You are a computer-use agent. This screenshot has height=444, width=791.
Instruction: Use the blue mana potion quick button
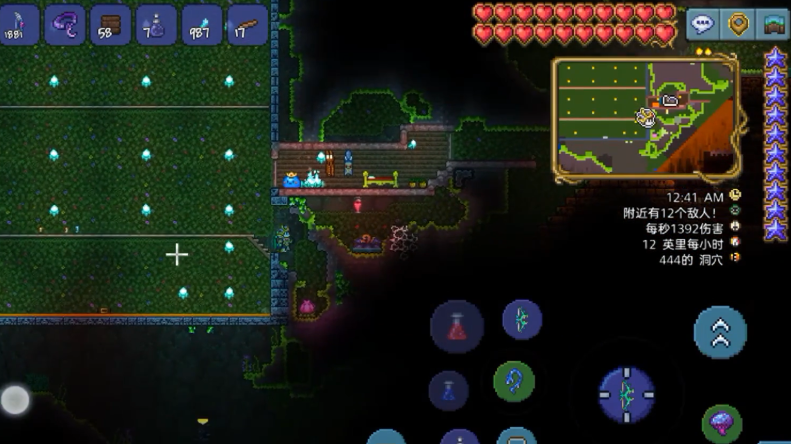click(449, 390)
